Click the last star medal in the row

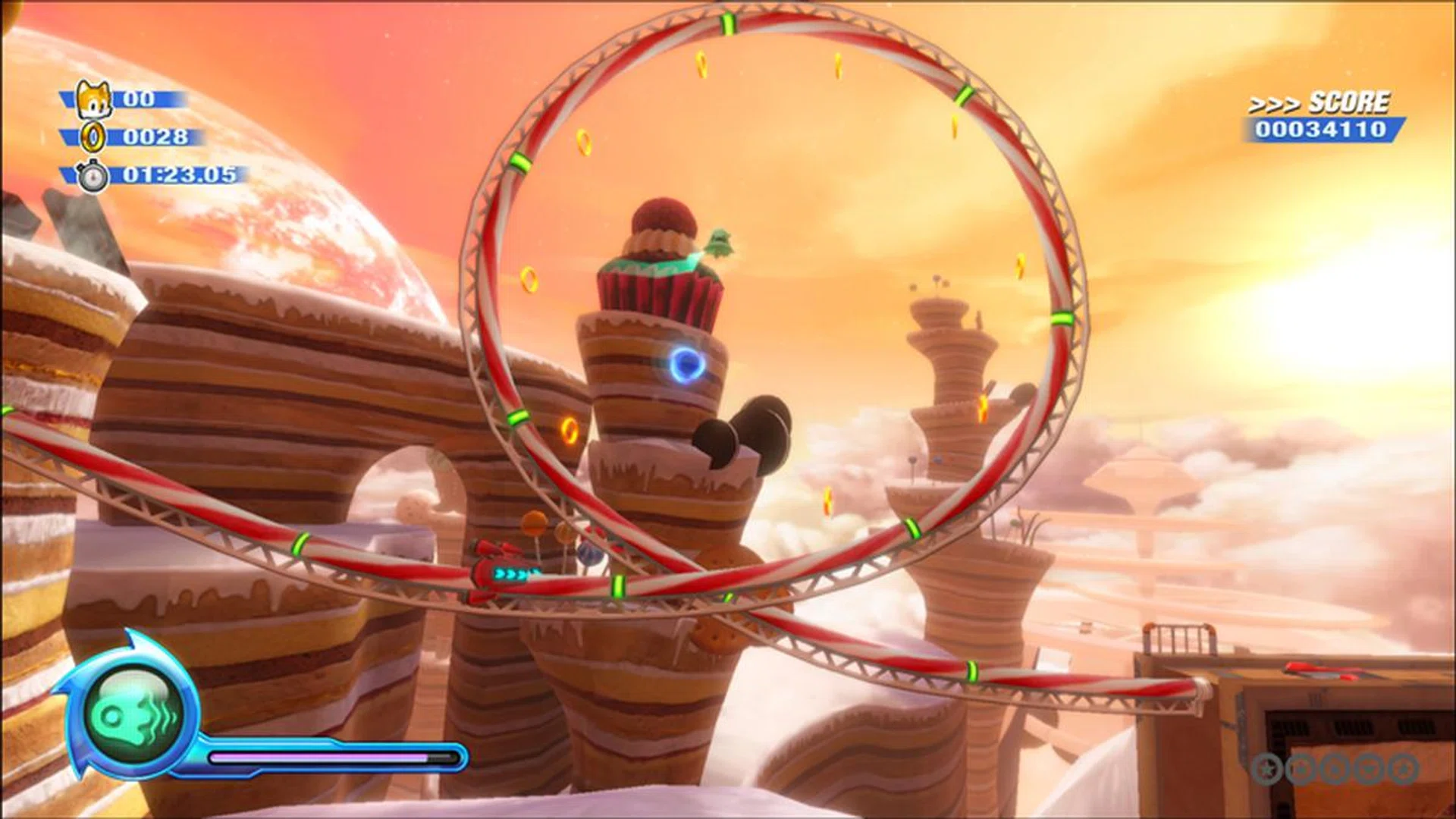click(x=1401, y=768)
